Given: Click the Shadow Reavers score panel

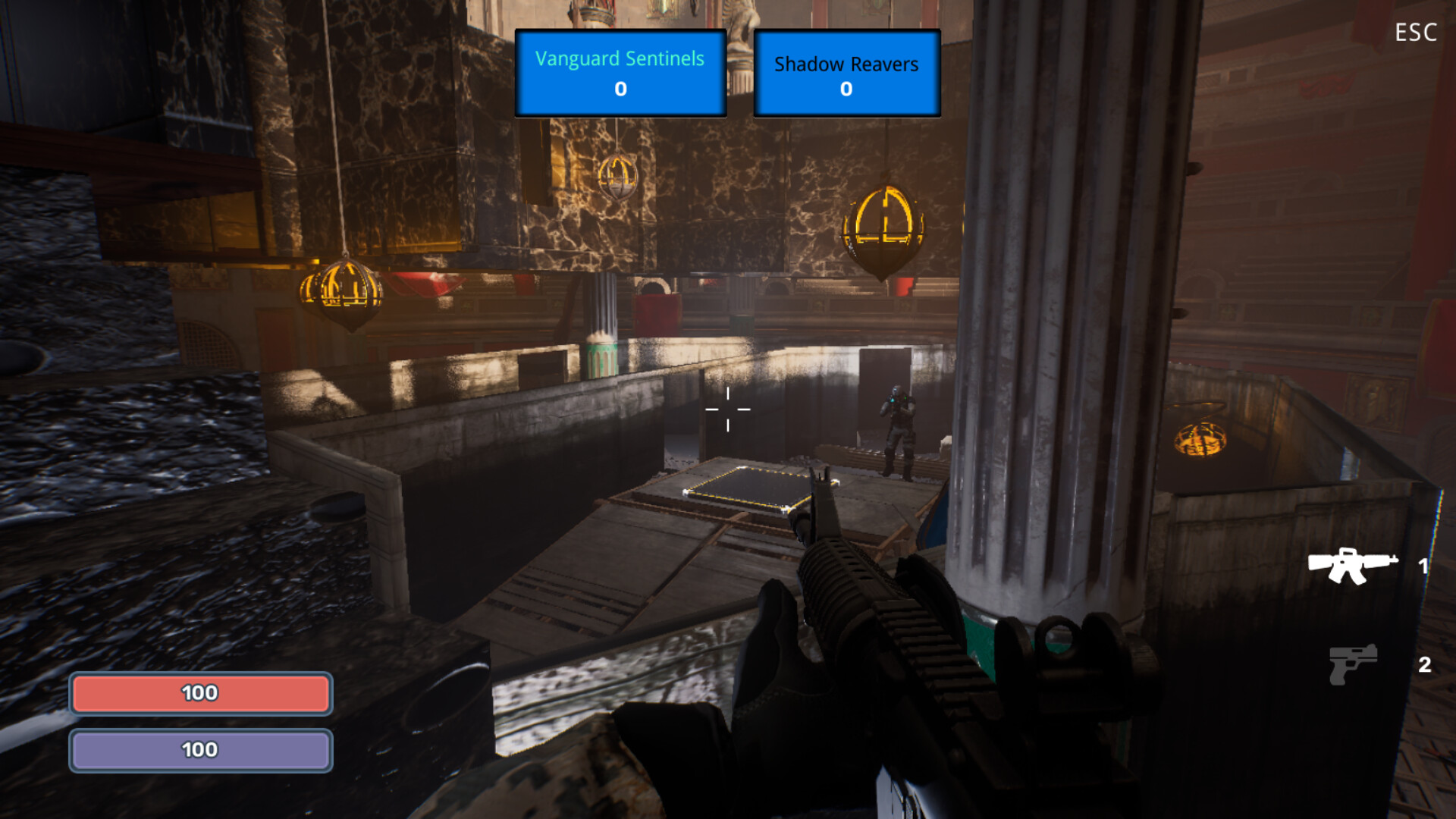Looking at the screenshot, I should (846, 72).
